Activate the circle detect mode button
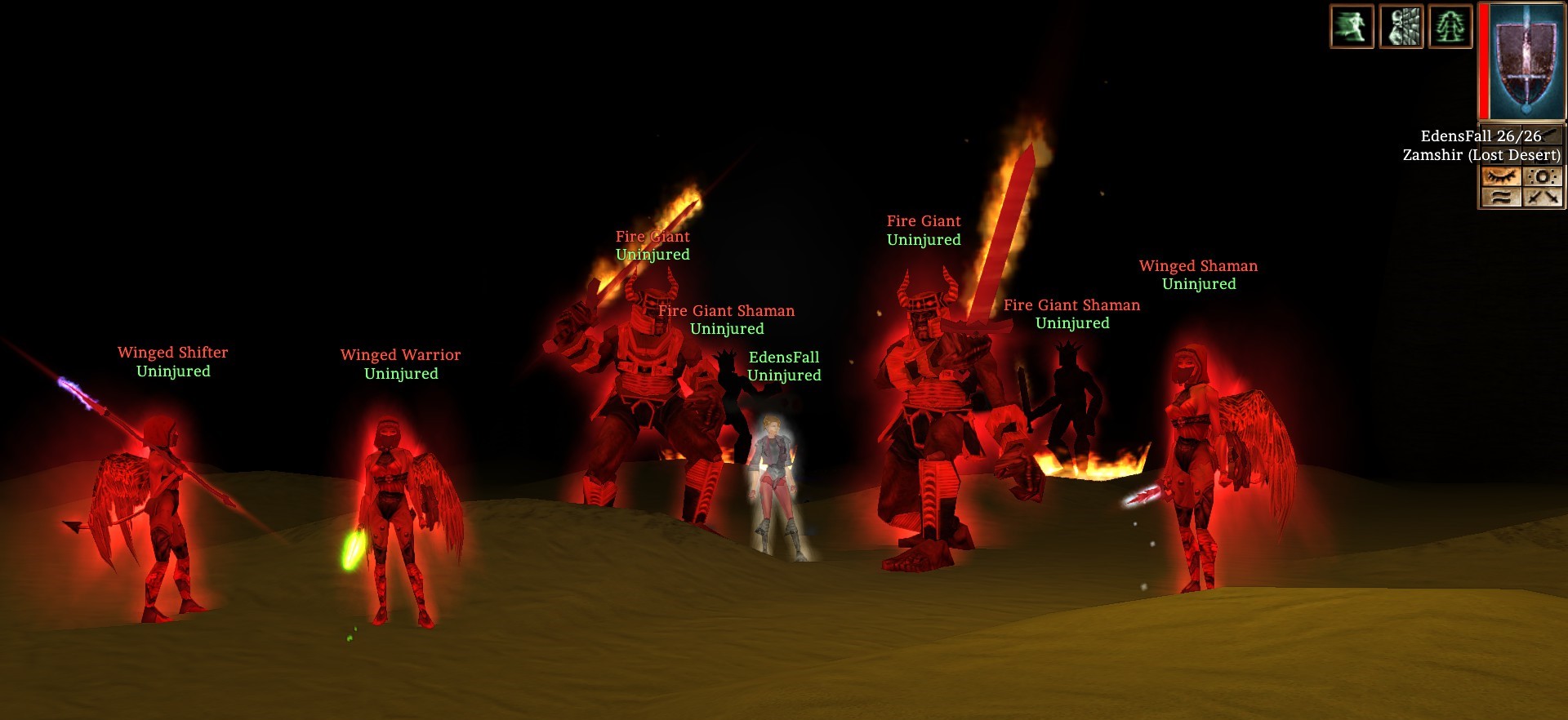Screen dimensions: 1568x720 (x=1542, y=176)
